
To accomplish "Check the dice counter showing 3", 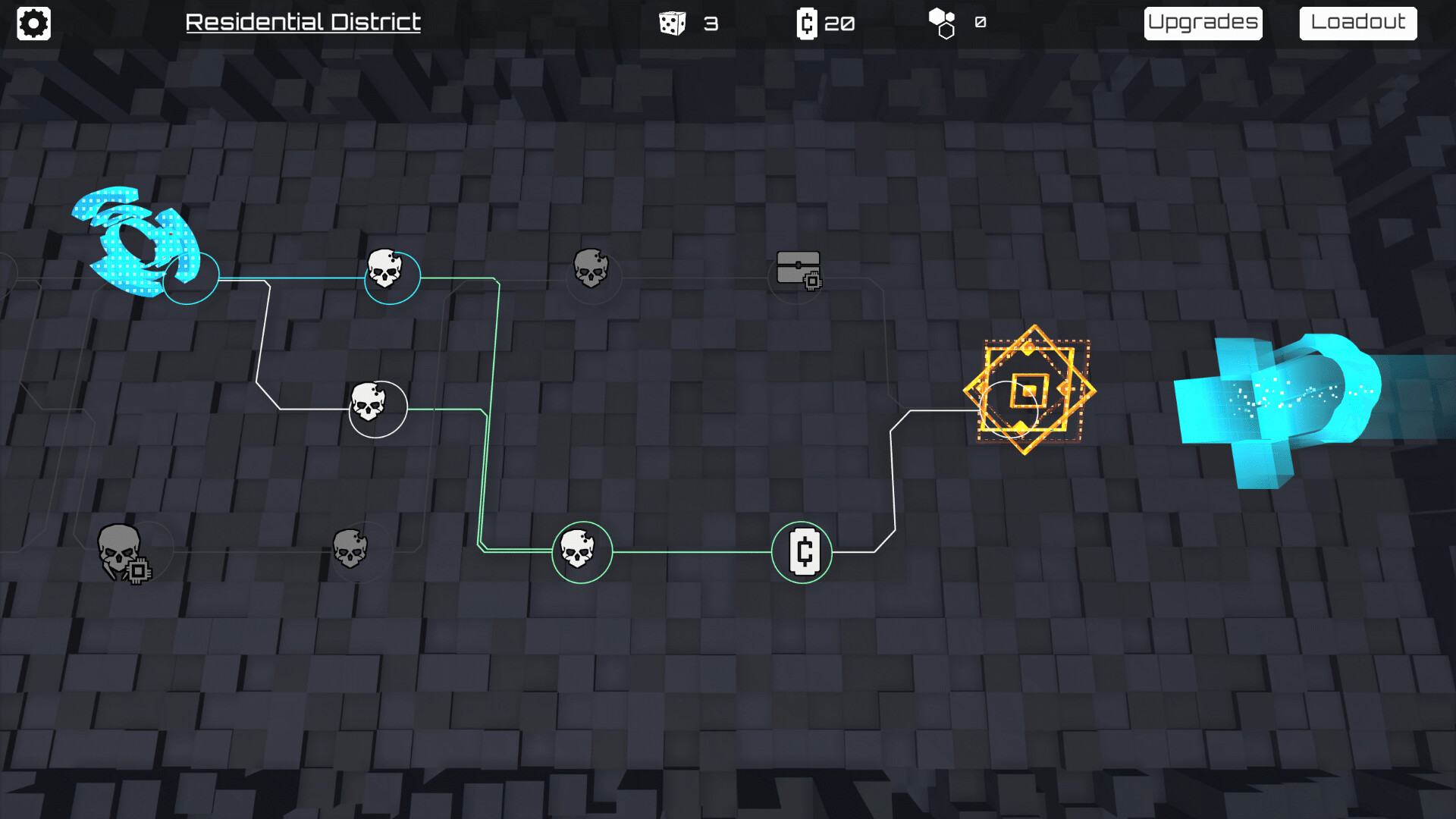I will click(689, 23).
